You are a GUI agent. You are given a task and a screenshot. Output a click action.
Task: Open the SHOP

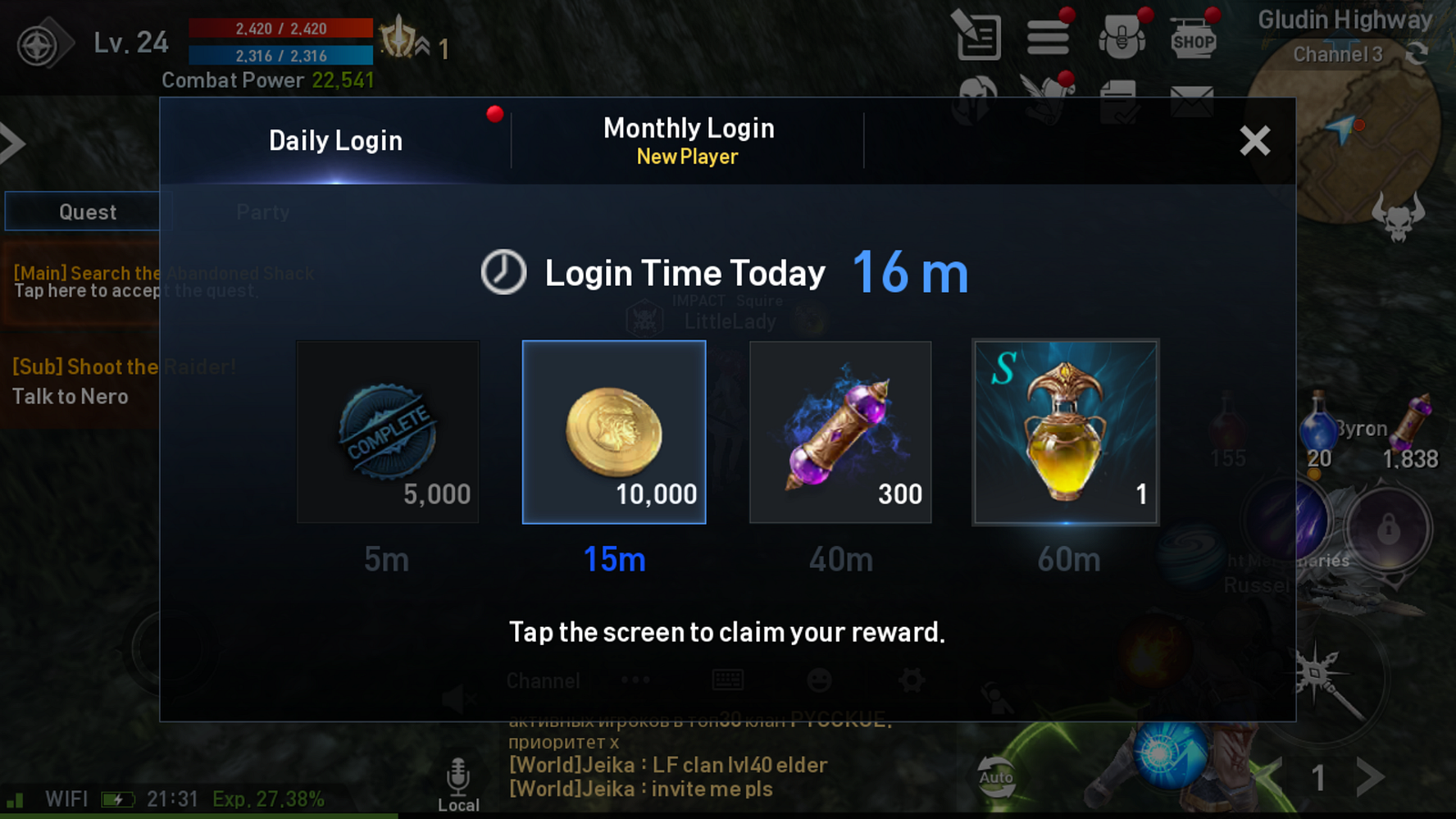[1193, 39]
